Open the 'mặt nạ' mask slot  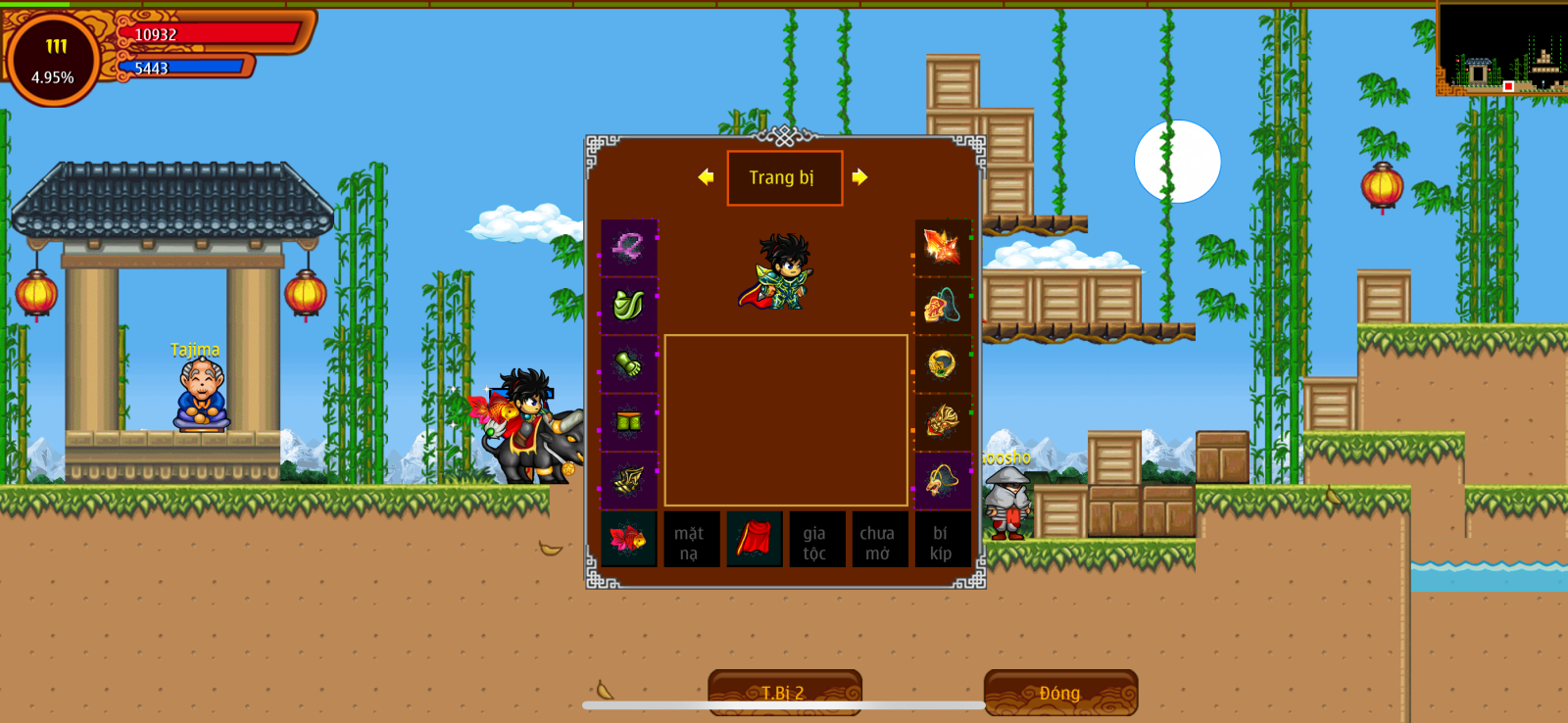tap(690, 540)
